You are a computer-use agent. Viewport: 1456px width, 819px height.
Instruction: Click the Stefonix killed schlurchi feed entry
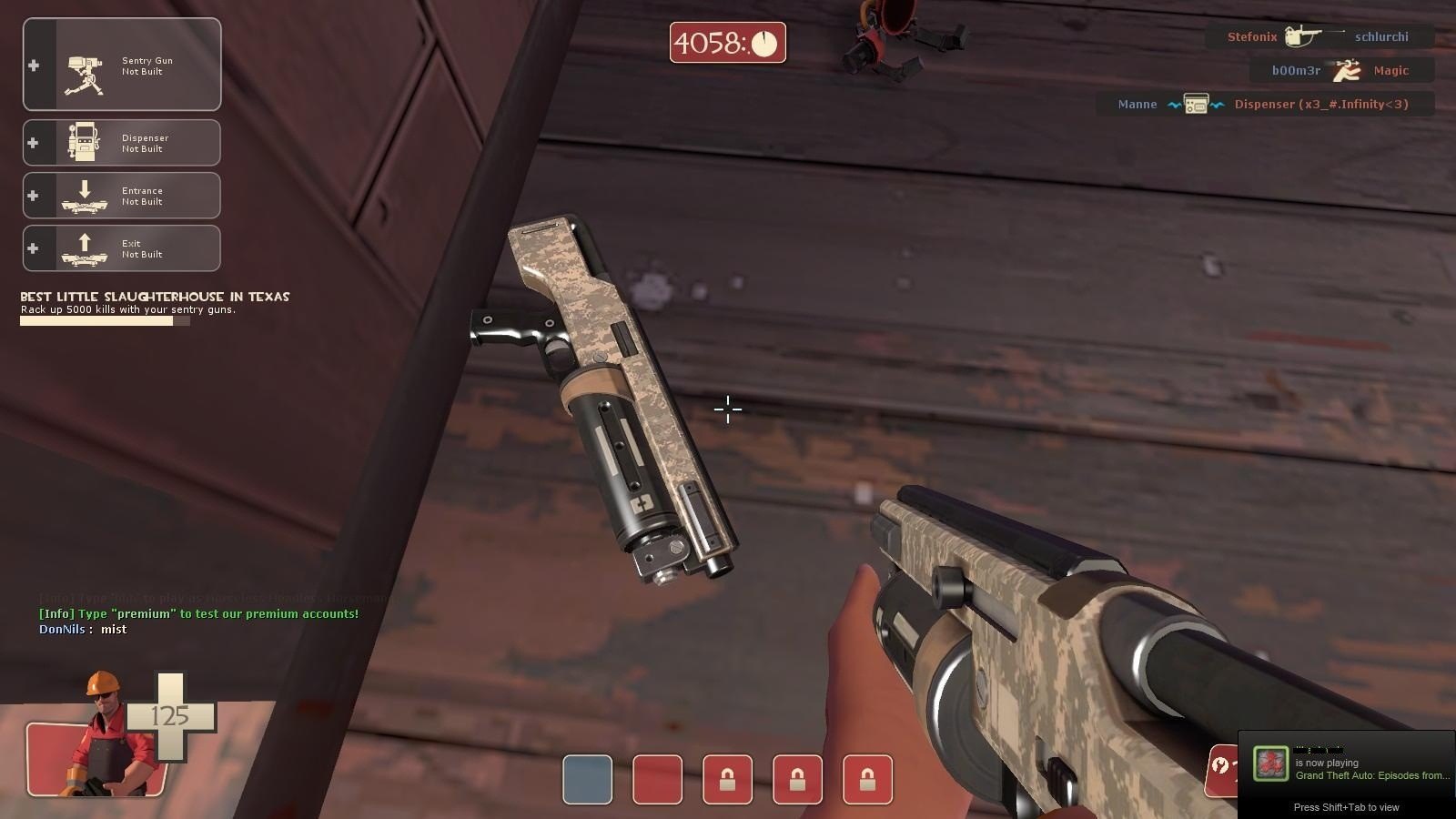pyautogui.click(x=1319, y=37)
